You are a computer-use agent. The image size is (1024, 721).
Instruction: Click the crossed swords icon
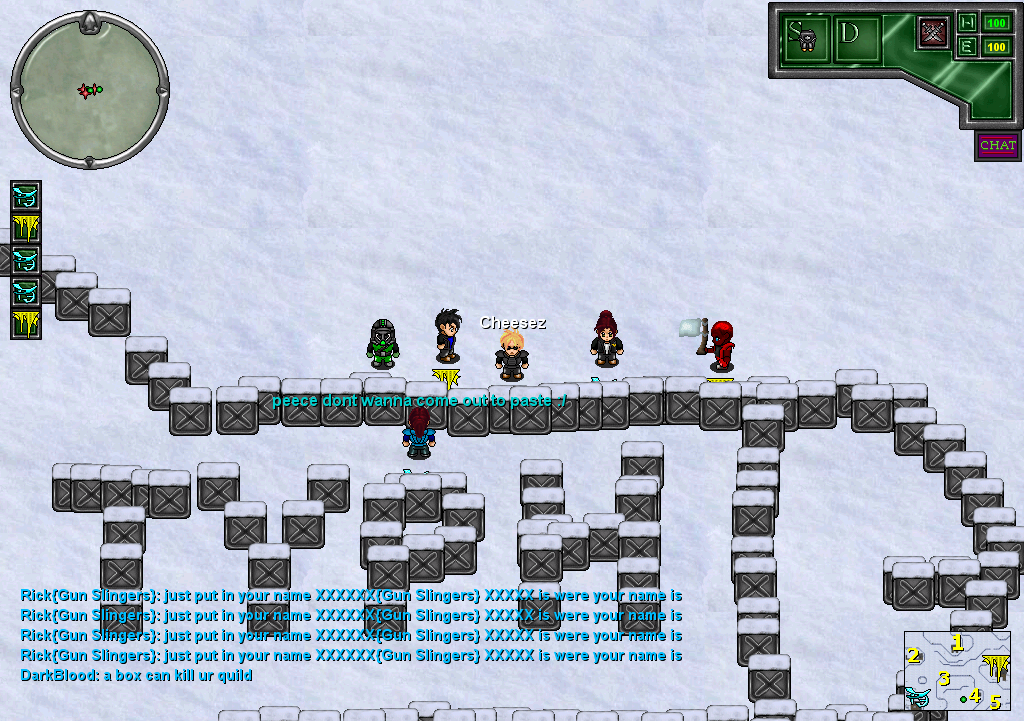934,32
